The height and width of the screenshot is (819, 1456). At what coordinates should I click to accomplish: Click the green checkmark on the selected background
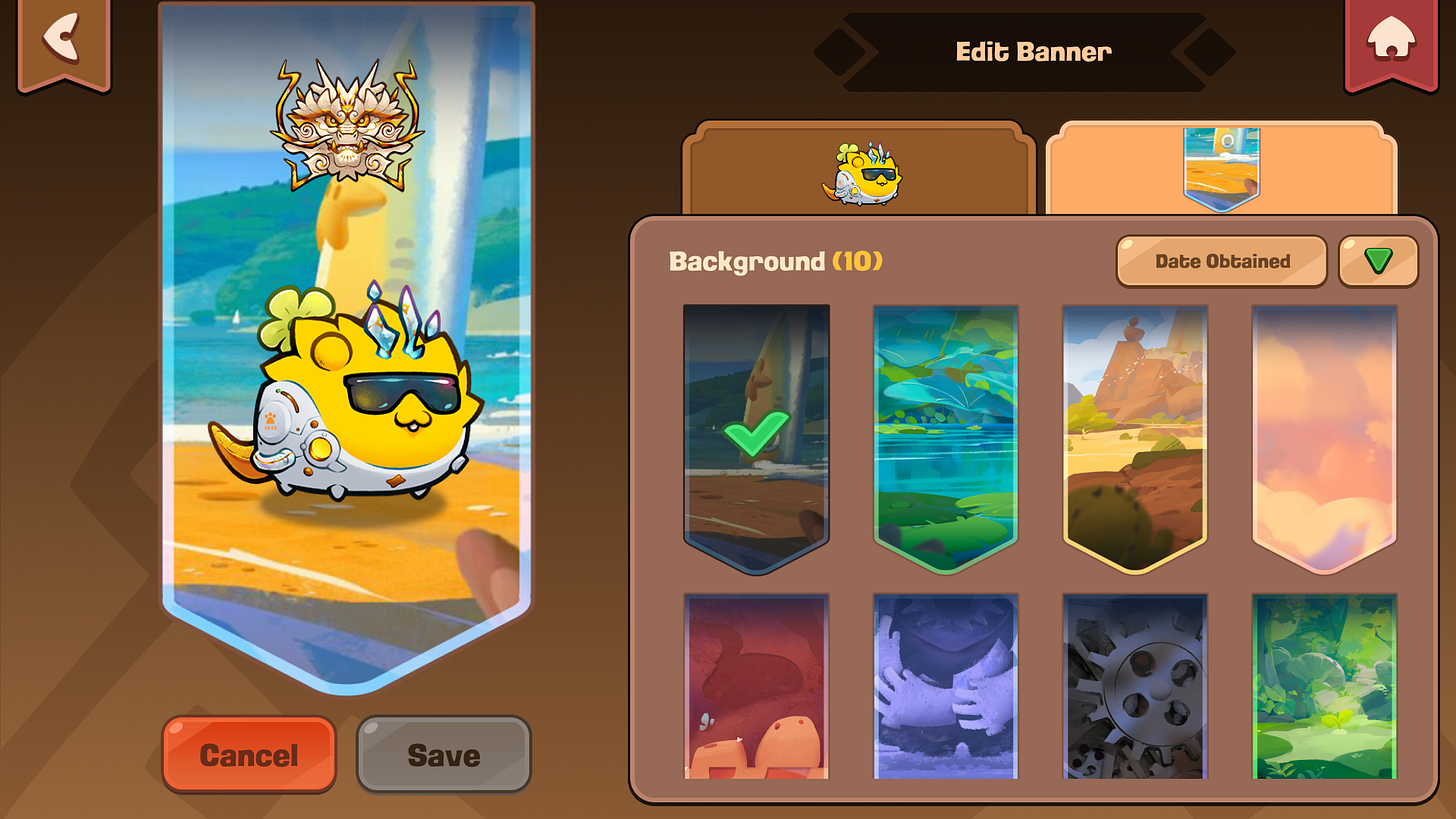[756, 435]
